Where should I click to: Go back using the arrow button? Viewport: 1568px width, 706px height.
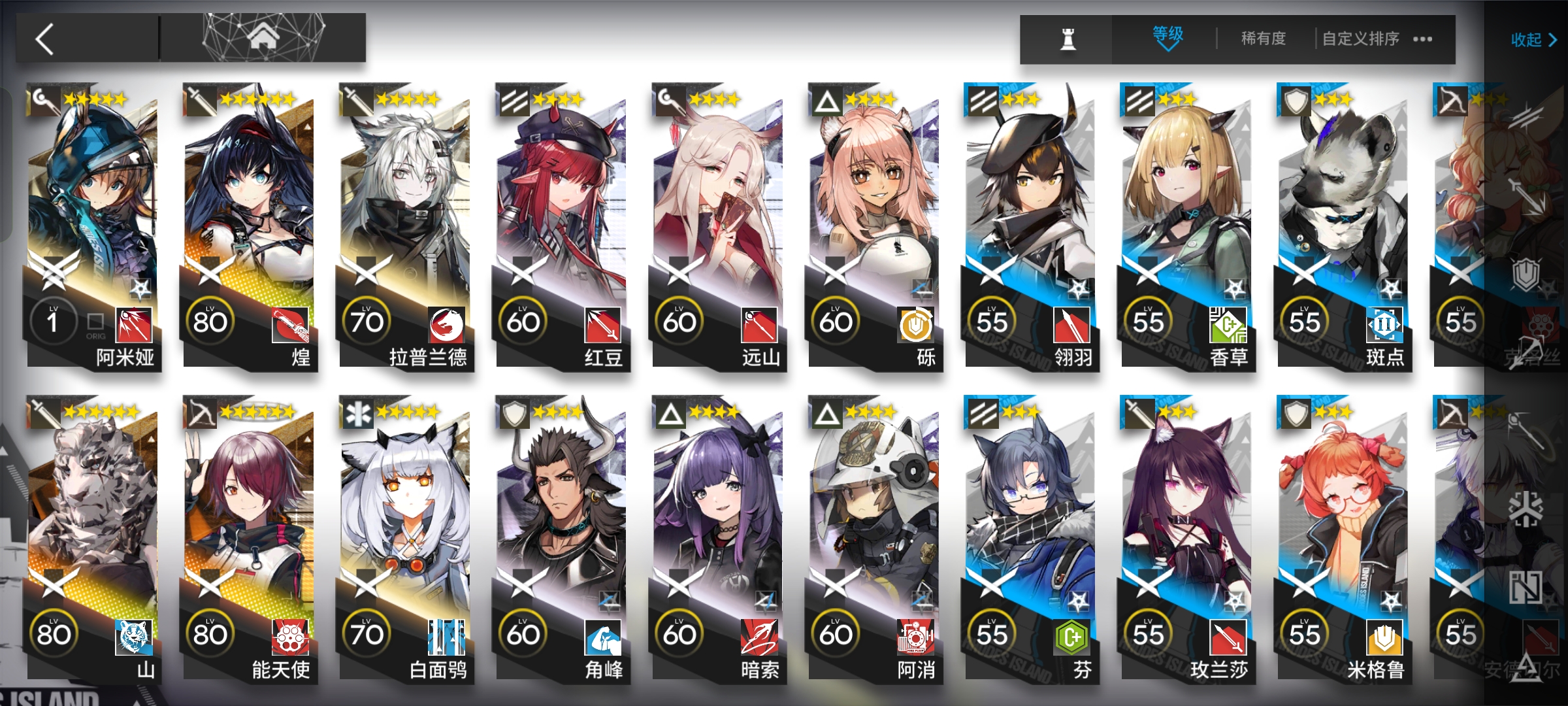(46, 39)
